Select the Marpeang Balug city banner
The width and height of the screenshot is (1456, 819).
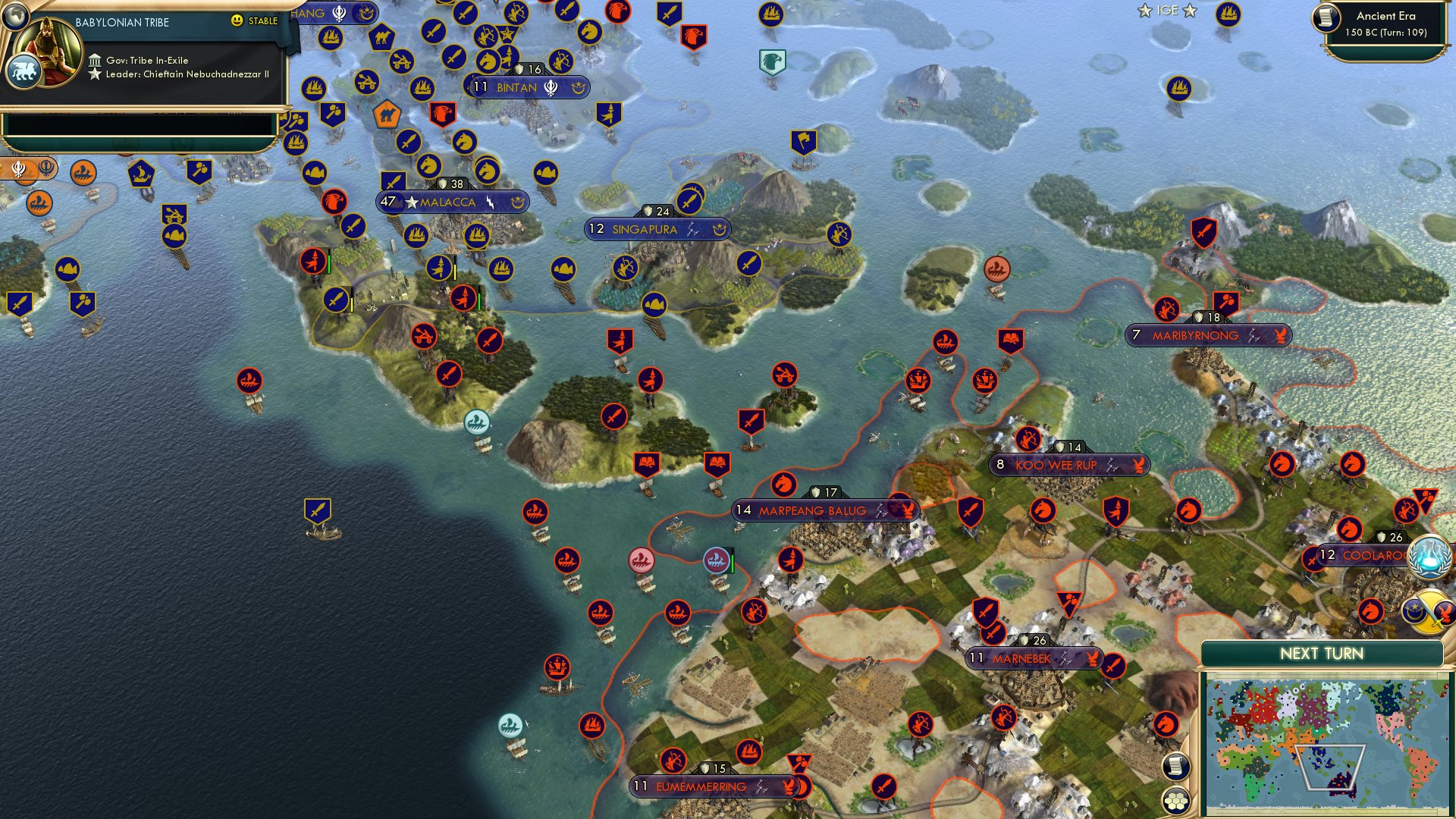coord(823,510)
